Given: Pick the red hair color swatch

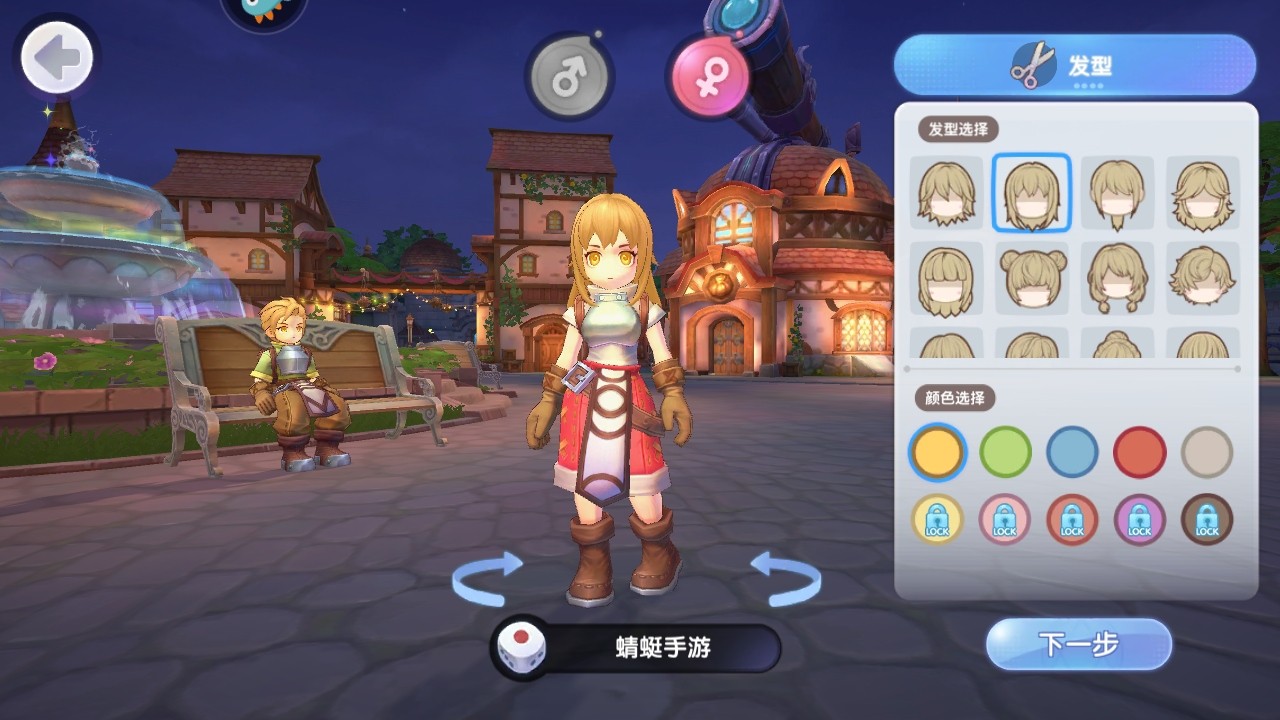Looking at the screenshot, I should tap(1139, 452).
